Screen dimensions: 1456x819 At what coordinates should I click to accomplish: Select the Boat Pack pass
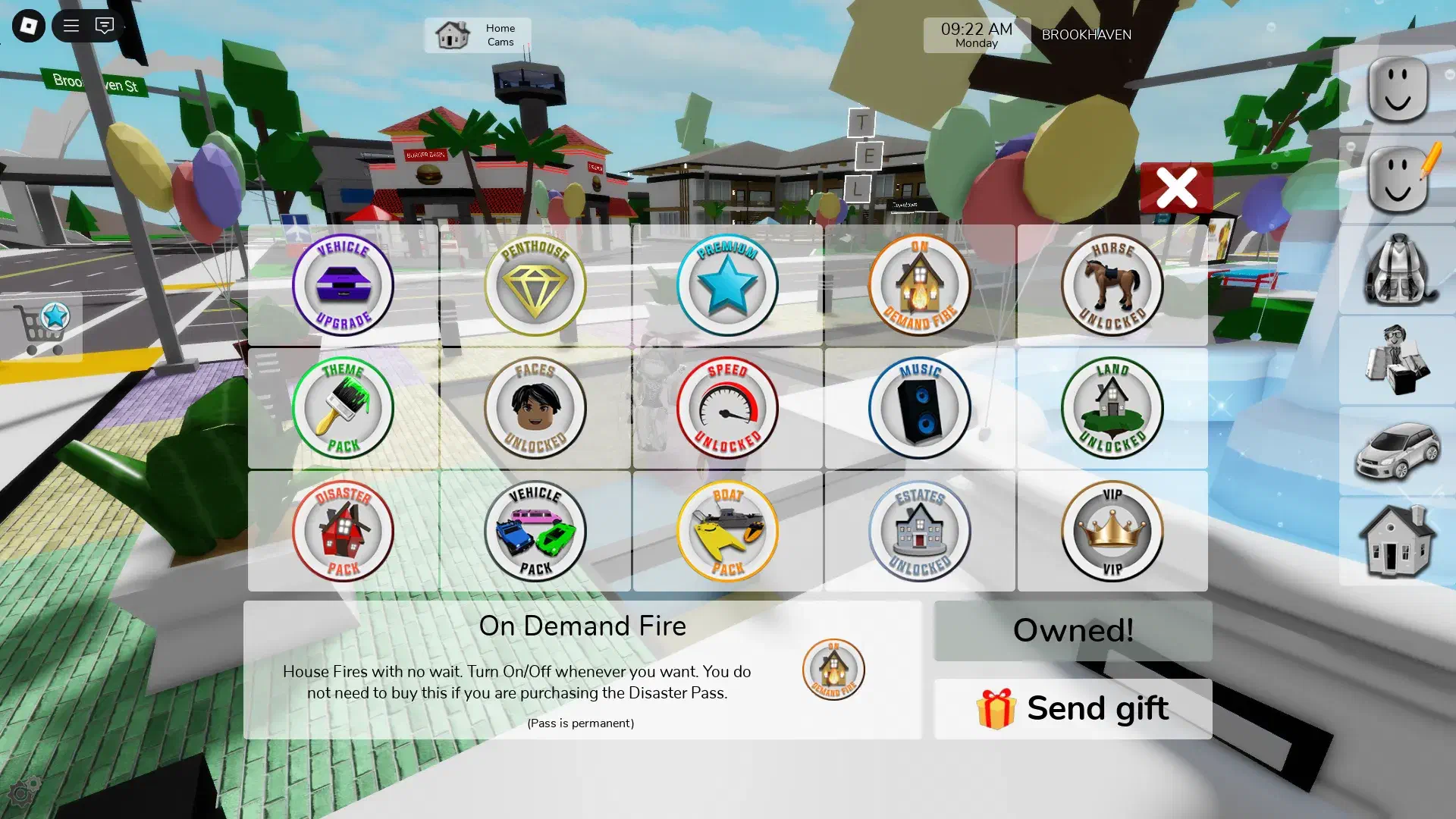(728, 532)
